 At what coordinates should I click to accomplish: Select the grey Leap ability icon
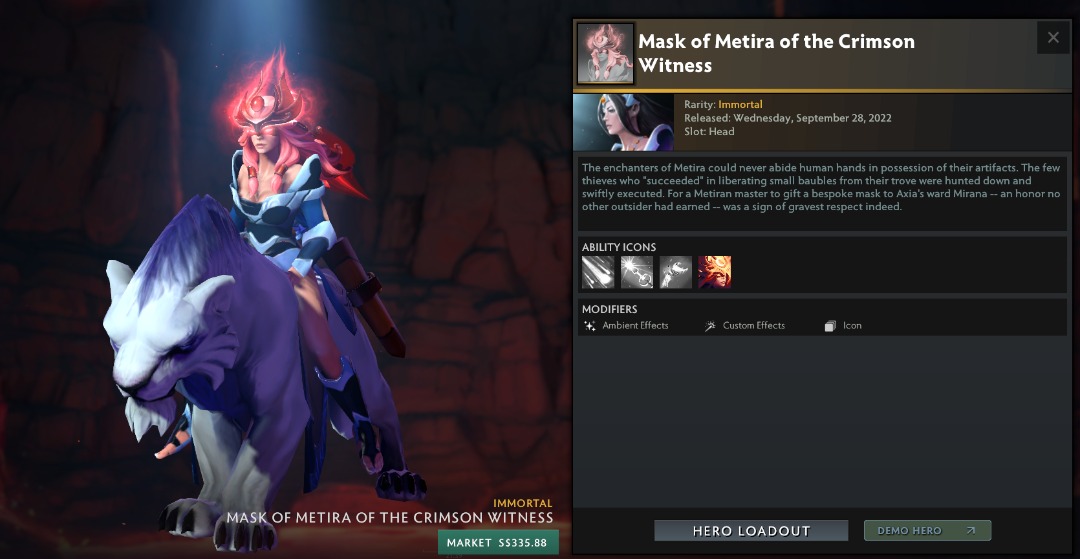676,272
